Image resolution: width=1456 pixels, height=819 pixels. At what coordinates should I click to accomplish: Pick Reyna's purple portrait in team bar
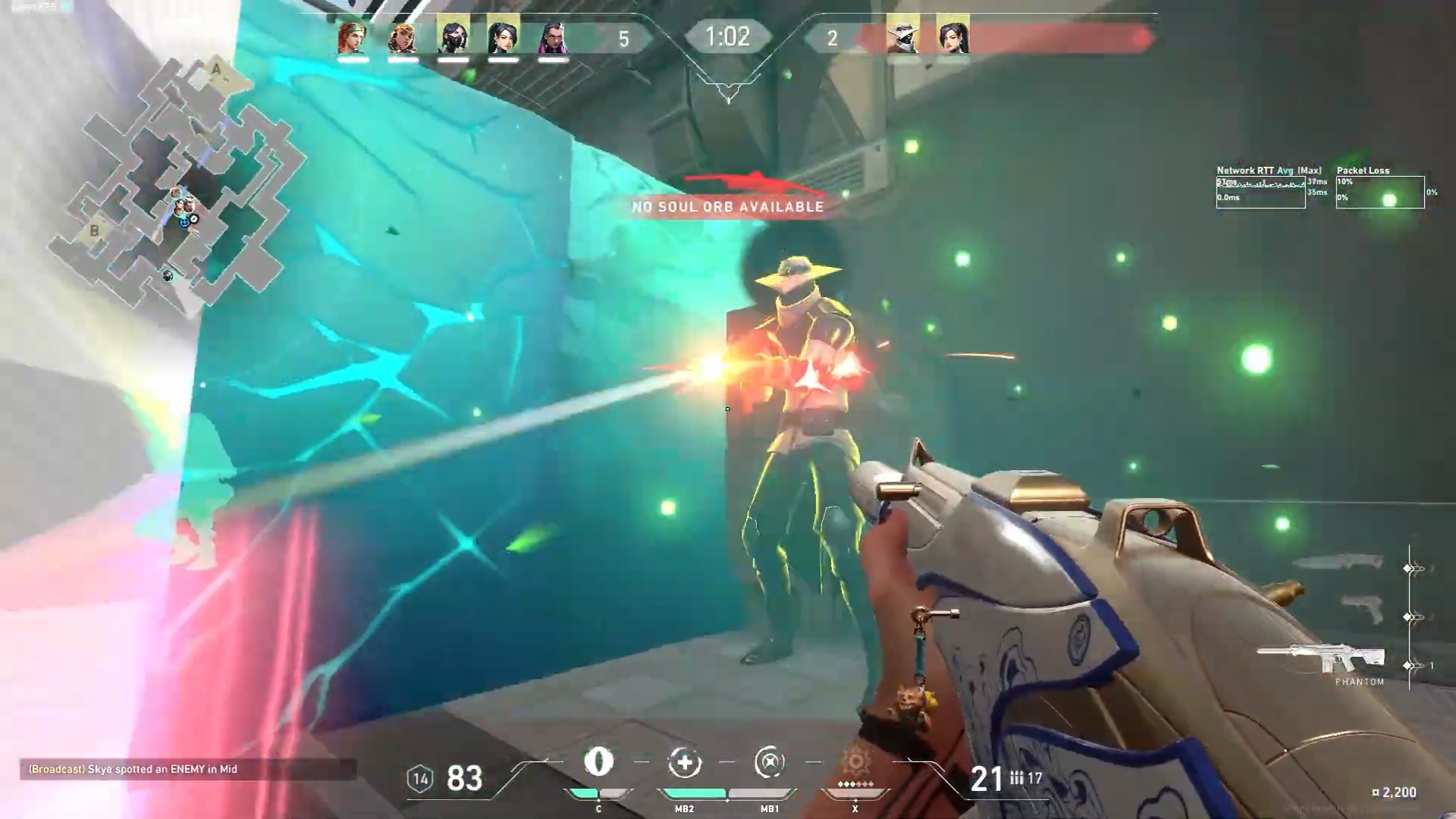pos(553,36)
